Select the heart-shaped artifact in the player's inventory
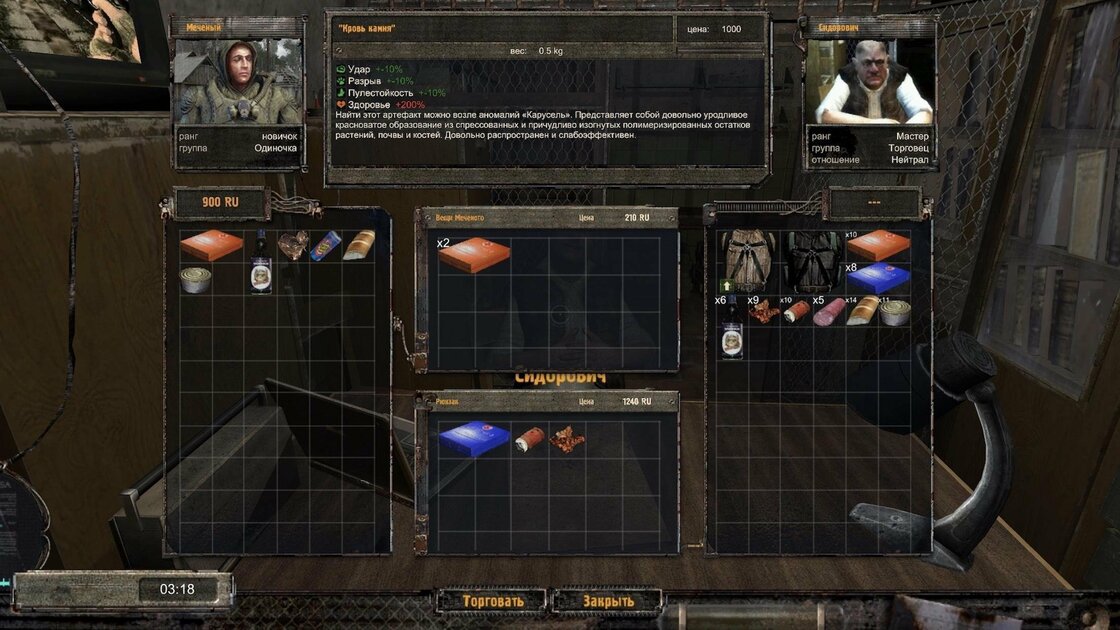The image size is (1120, 630). 293,245
